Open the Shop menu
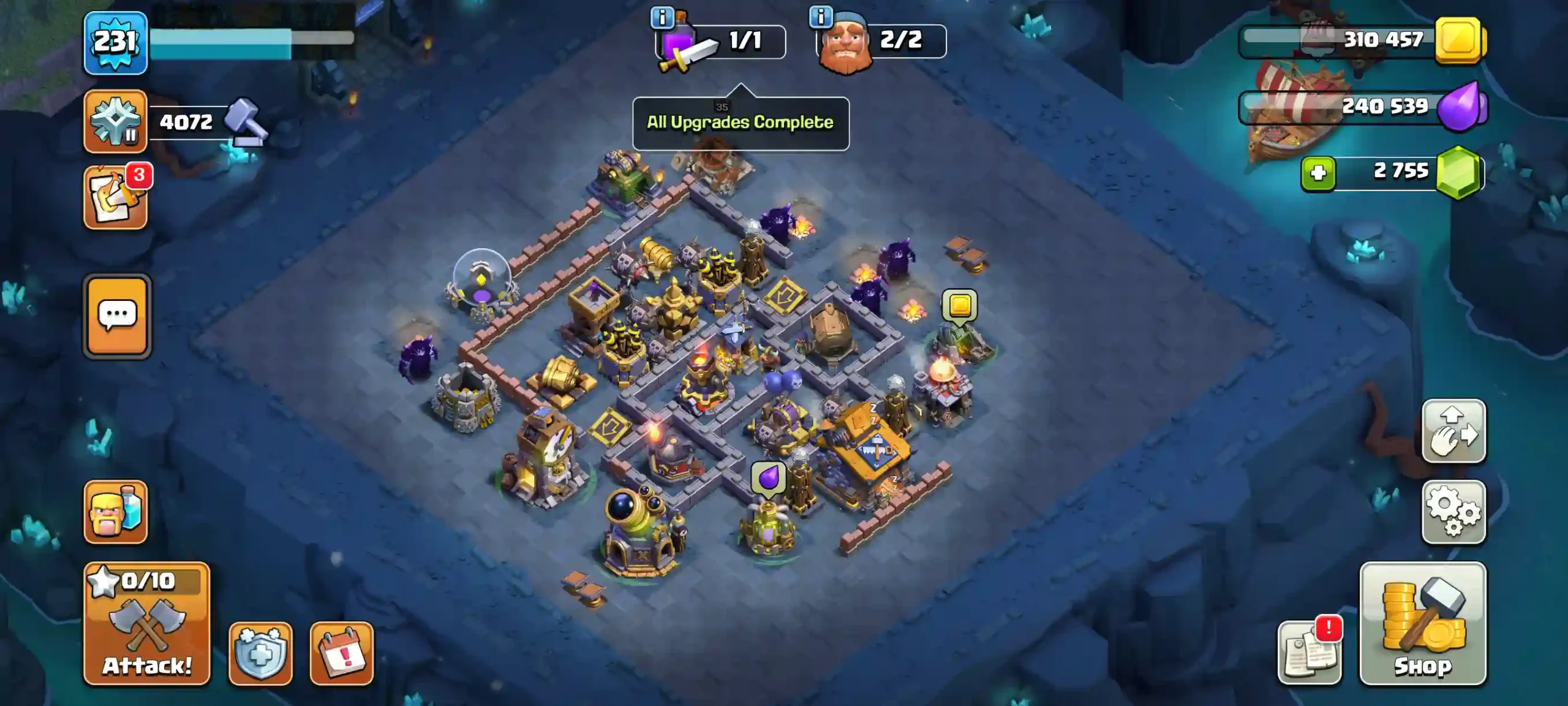The height and width of the screenshot is (706, 1568). [x=1422, y=623]
